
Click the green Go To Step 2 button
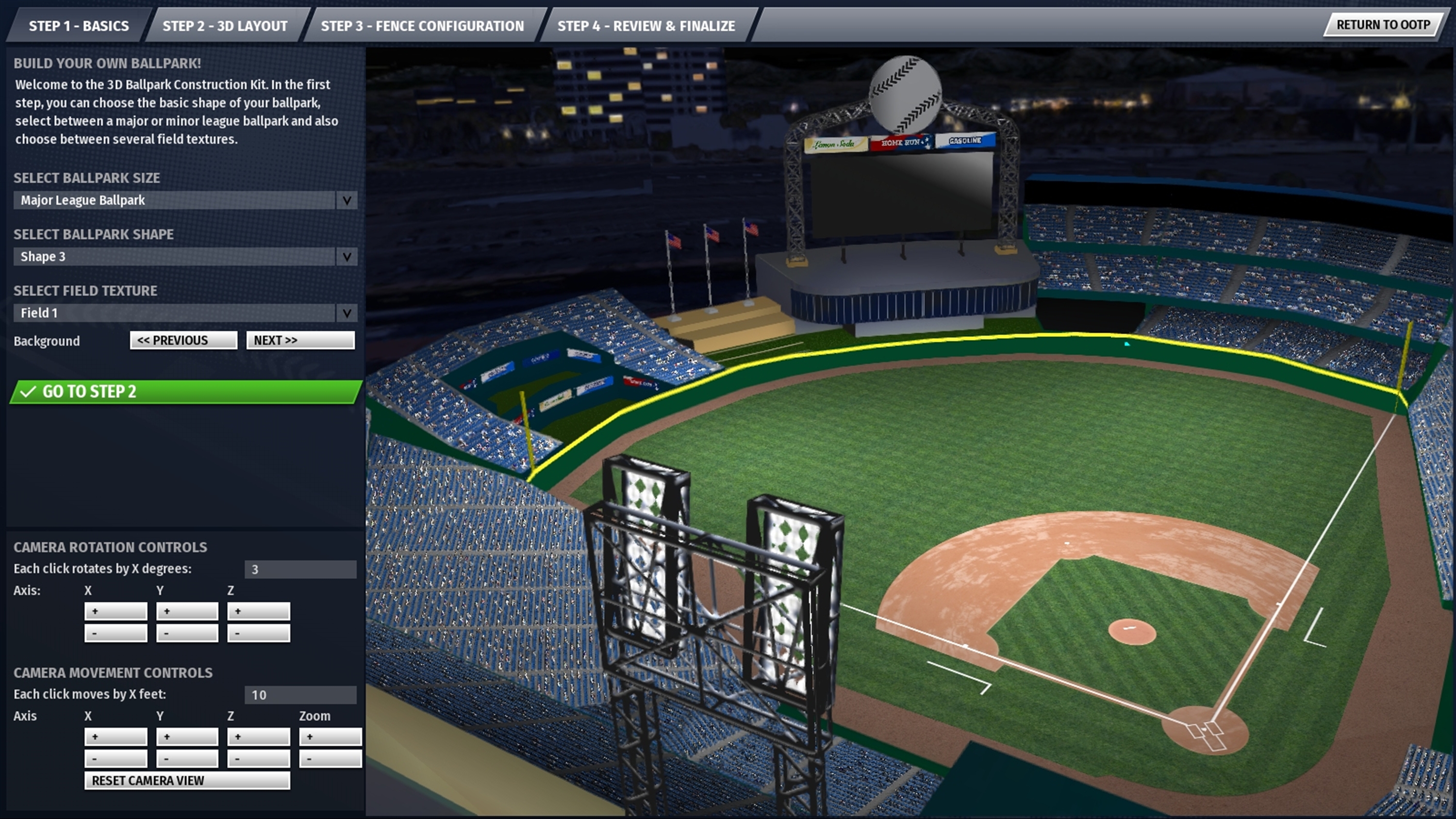click(185, 392)
